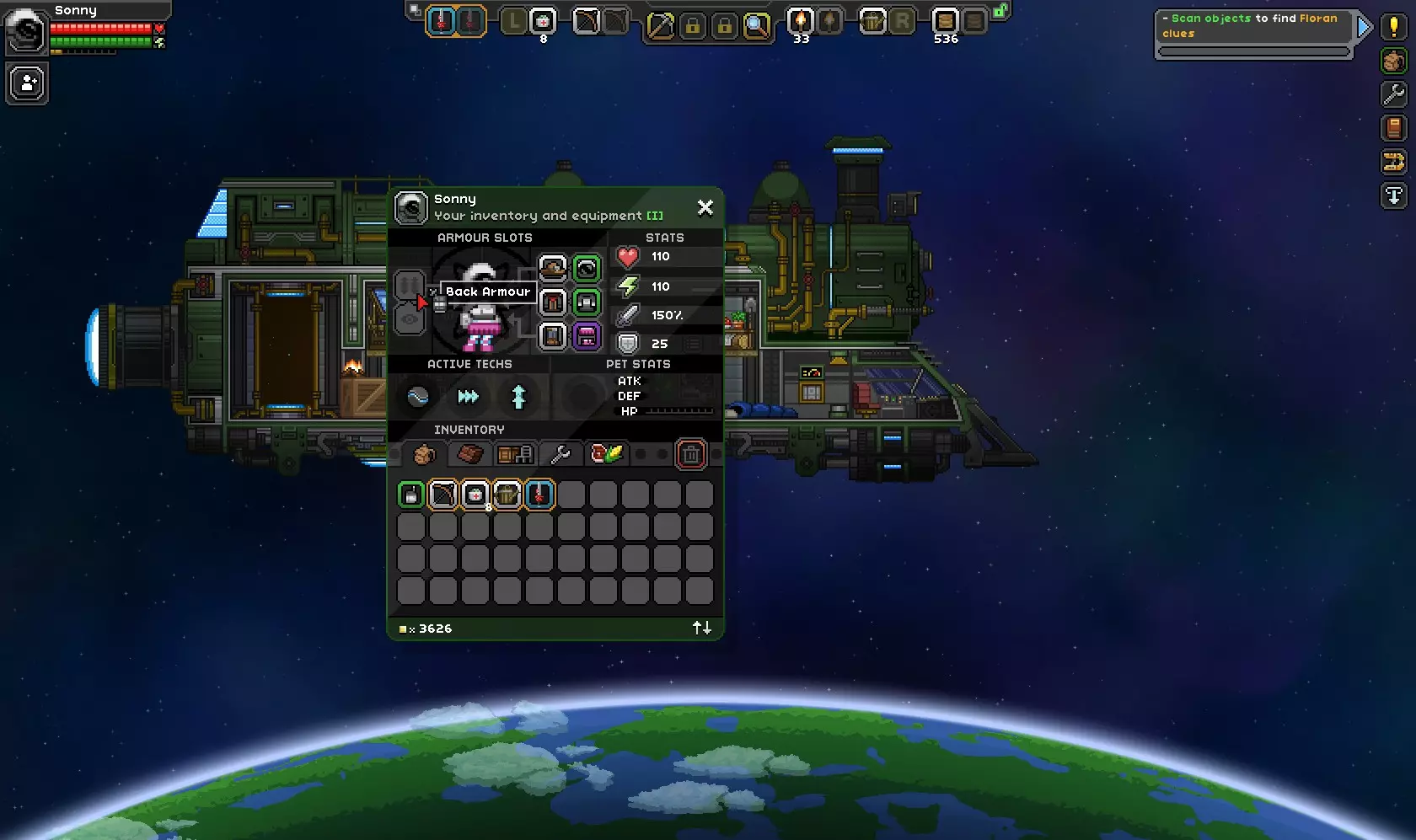Select the torch hotbar slot
The height and width of the screenshot is (840, 1416).
[800, 20]
